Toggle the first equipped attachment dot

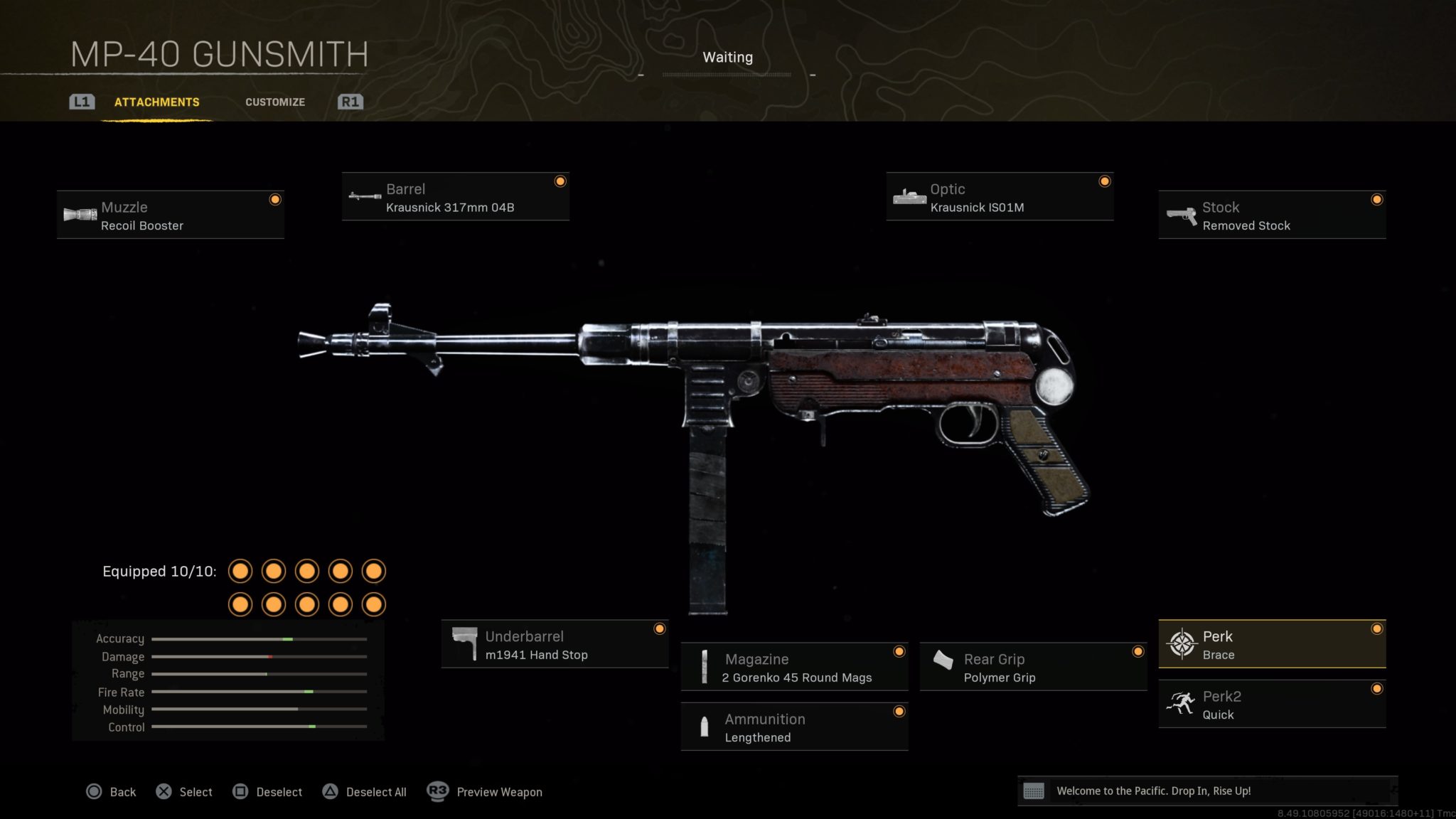[240, 571]
